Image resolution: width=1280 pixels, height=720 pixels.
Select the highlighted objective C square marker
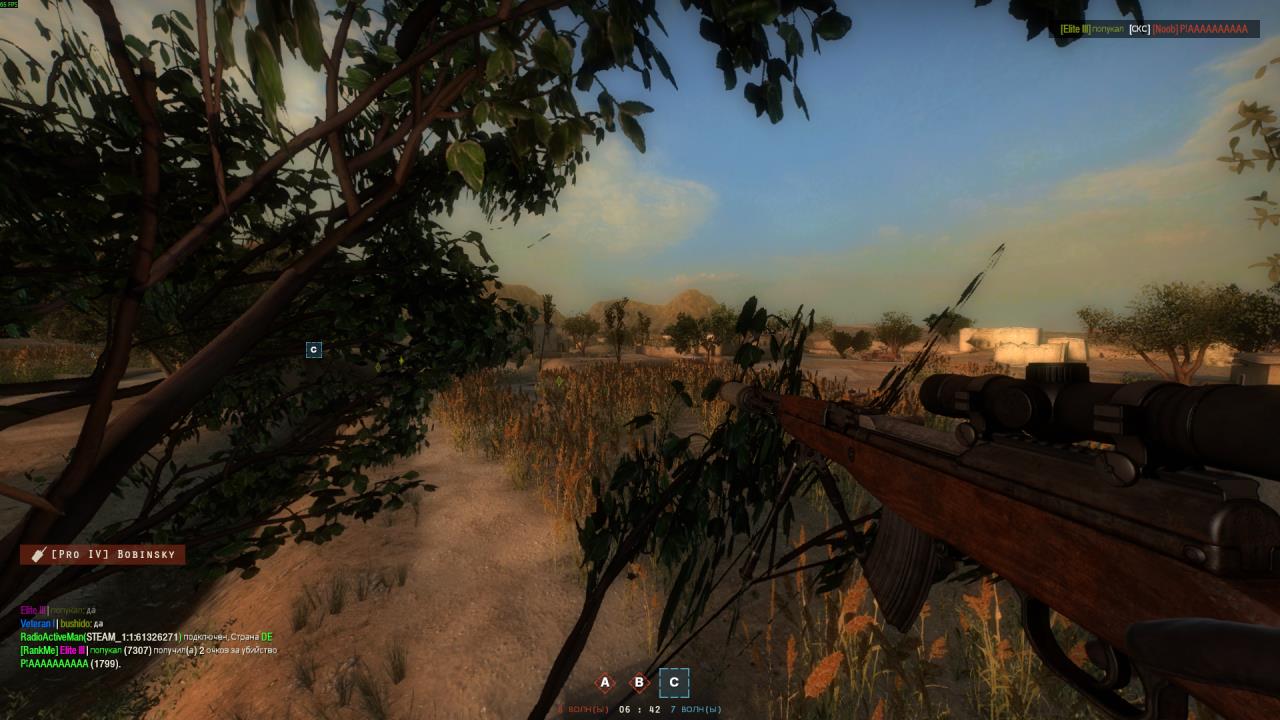[673, 681]
